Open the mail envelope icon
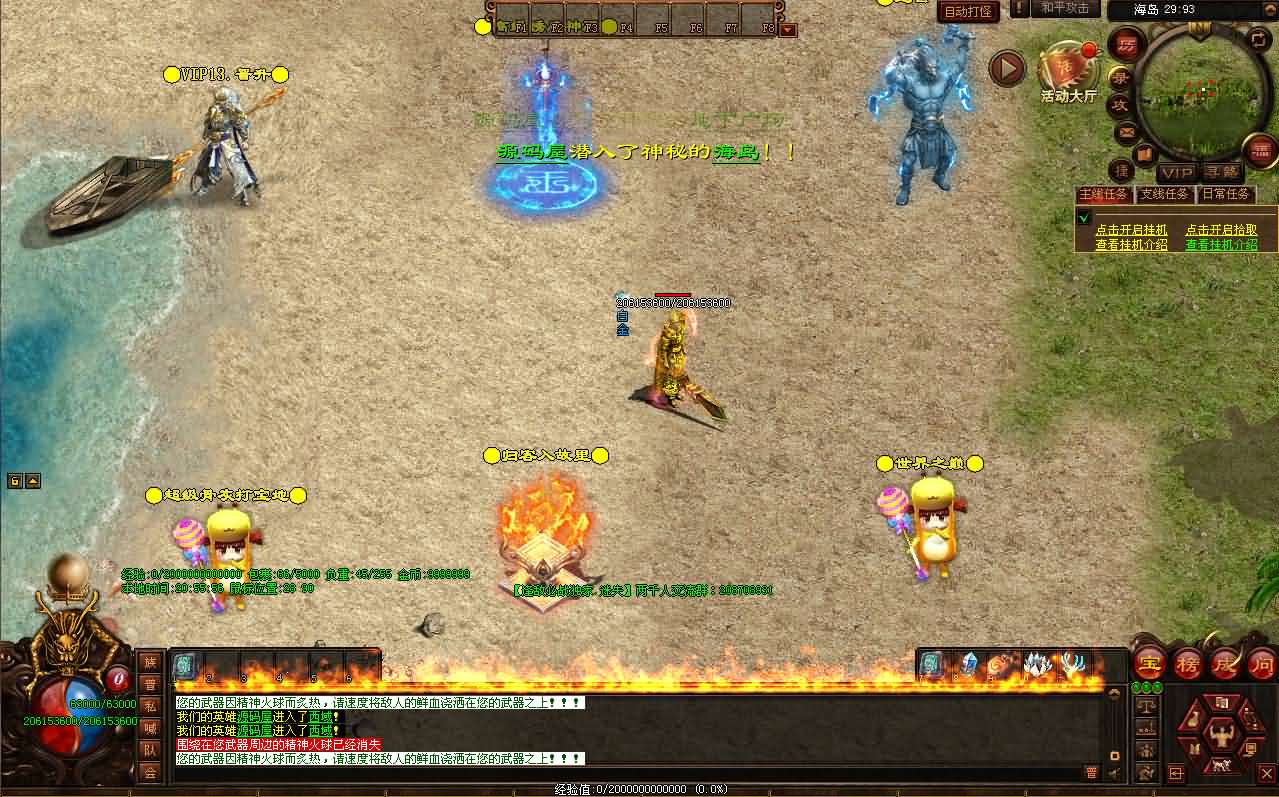The height and width of the screenshot is (797, 1279). pyautogui.click(x=1126, y=132)
